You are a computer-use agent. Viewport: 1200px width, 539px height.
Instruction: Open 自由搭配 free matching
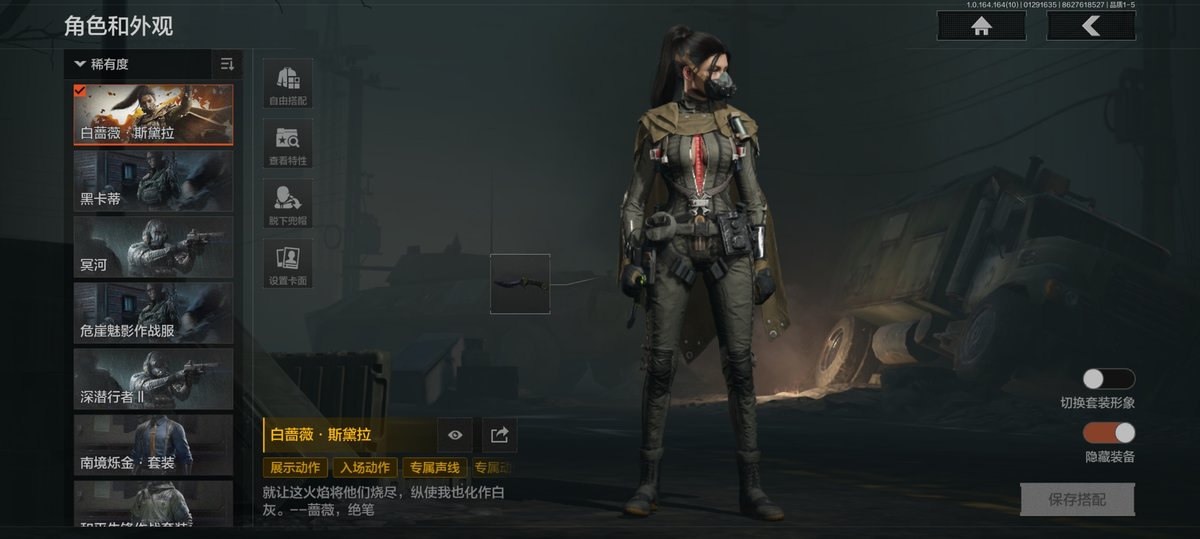click(288, 83)
